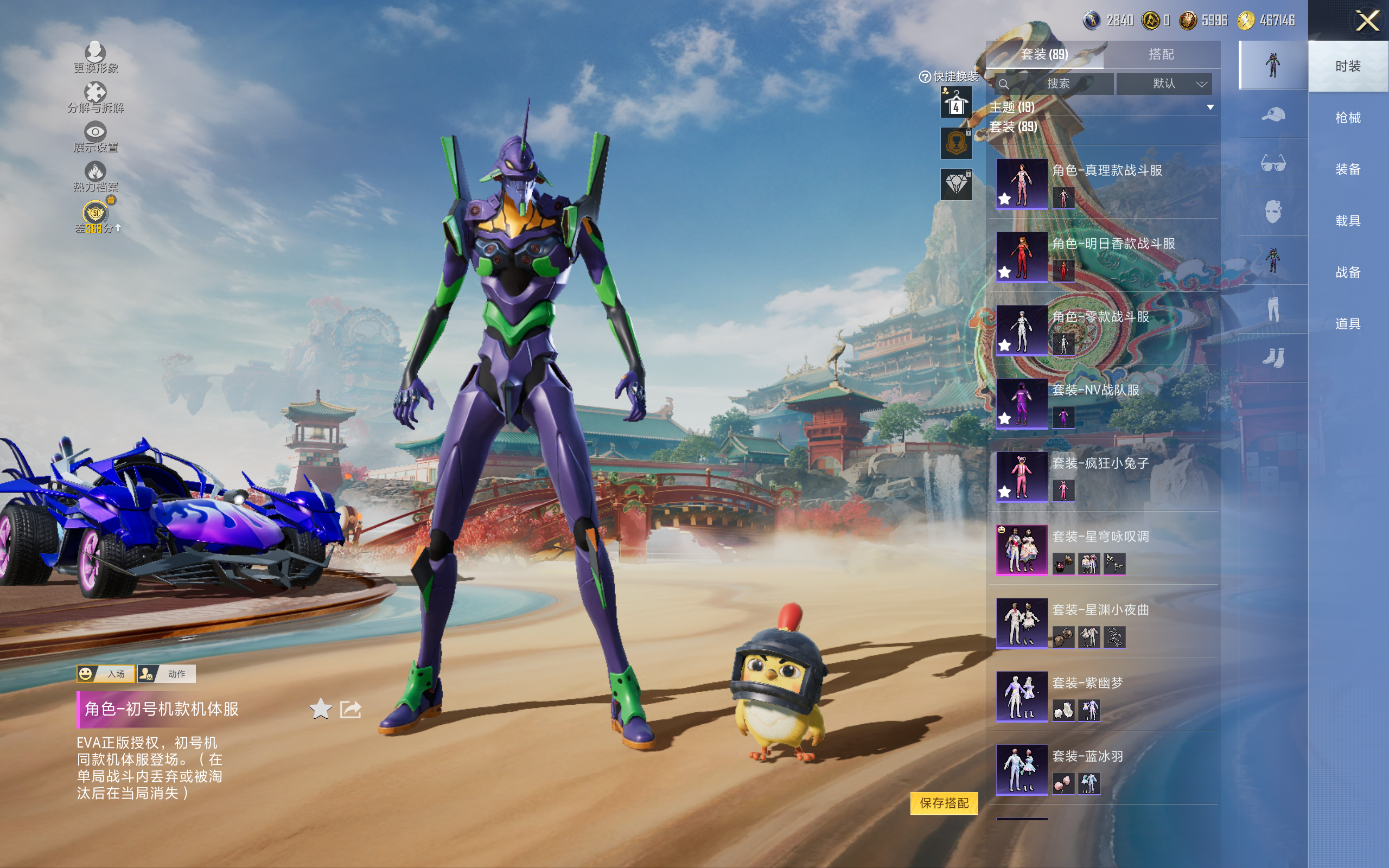This screenshot has height=868, width=1389.
Task: Select the hat category icon
Action: click(x=1272, y=114)
